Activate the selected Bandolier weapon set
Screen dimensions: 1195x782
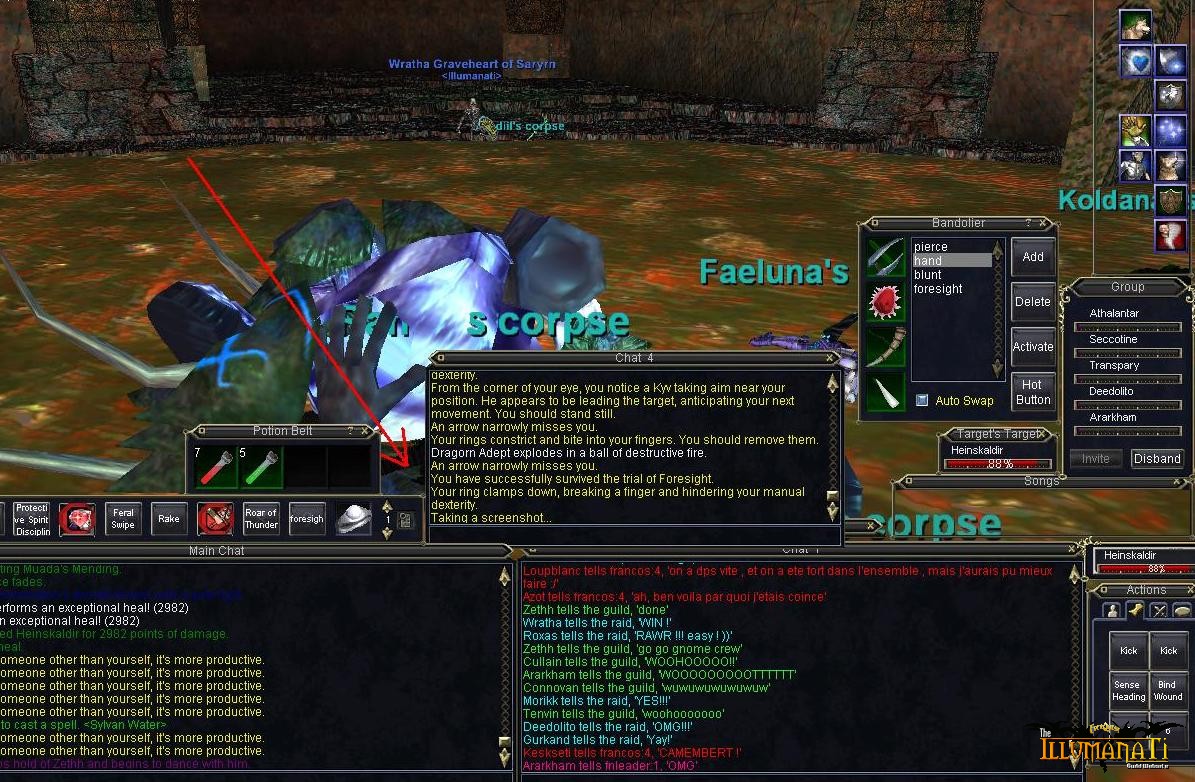tap(1033, 347)
